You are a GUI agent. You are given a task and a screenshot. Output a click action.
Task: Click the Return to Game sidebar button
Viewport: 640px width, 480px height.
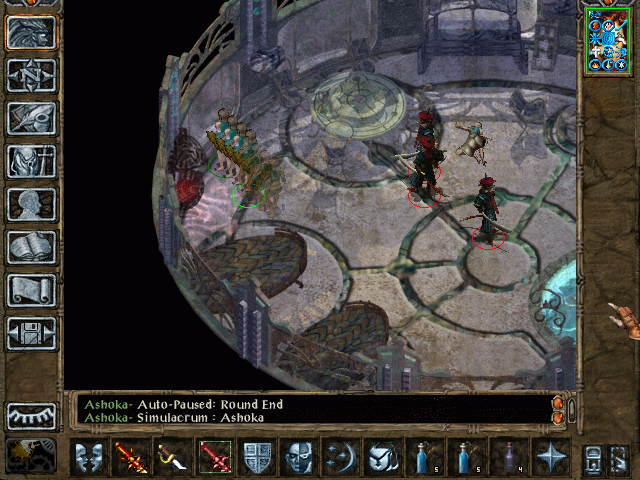coord(32,33)
